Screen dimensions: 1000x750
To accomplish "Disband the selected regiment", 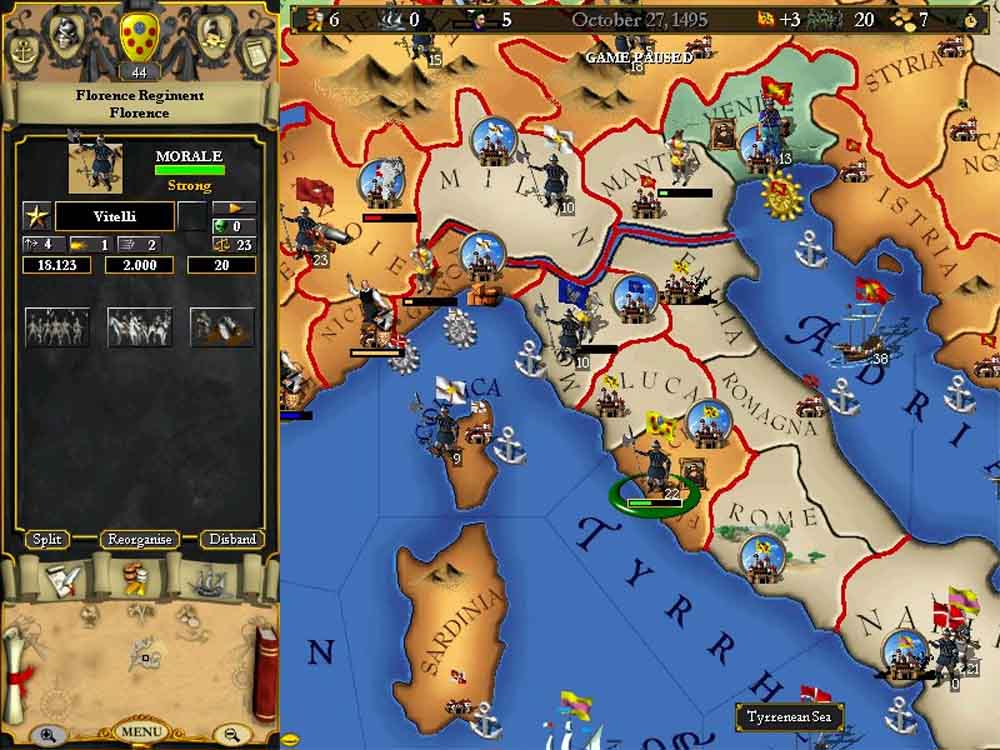I will (x=232, y=539).
